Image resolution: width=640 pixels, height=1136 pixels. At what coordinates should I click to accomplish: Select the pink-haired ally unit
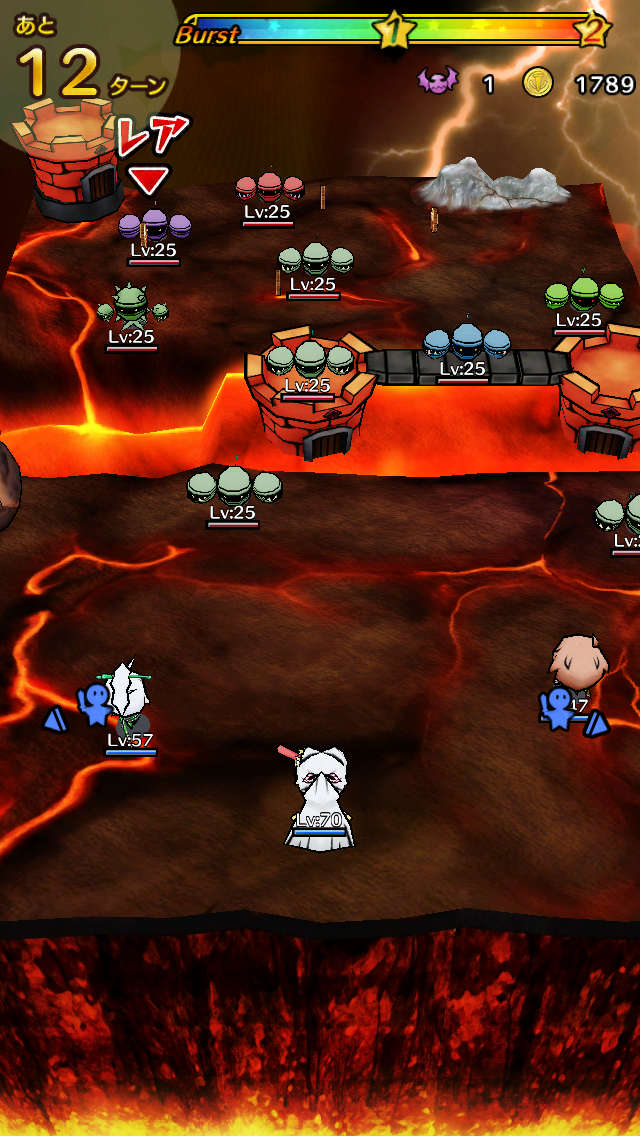578,670
